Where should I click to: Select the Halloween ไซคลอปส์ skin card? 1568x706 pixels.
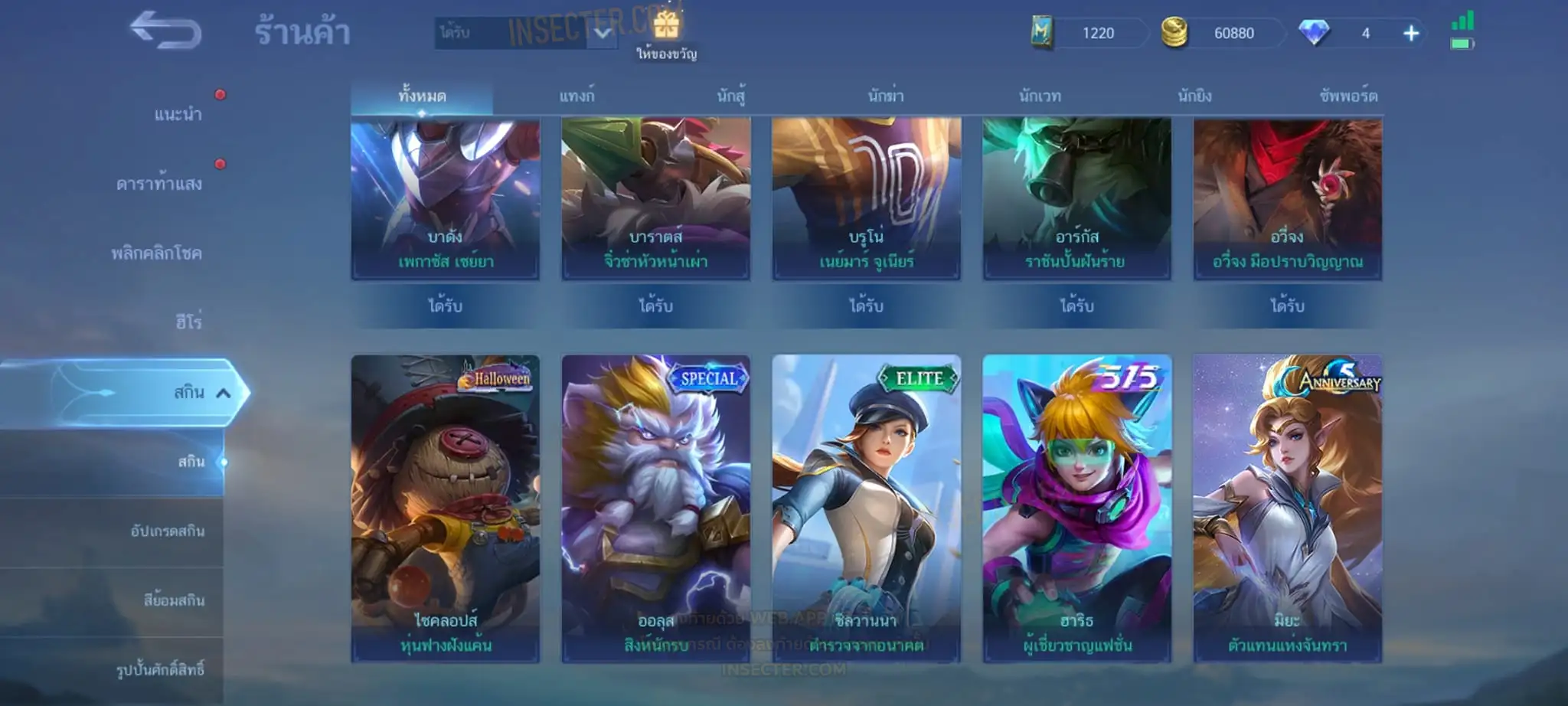click(446, 508)
